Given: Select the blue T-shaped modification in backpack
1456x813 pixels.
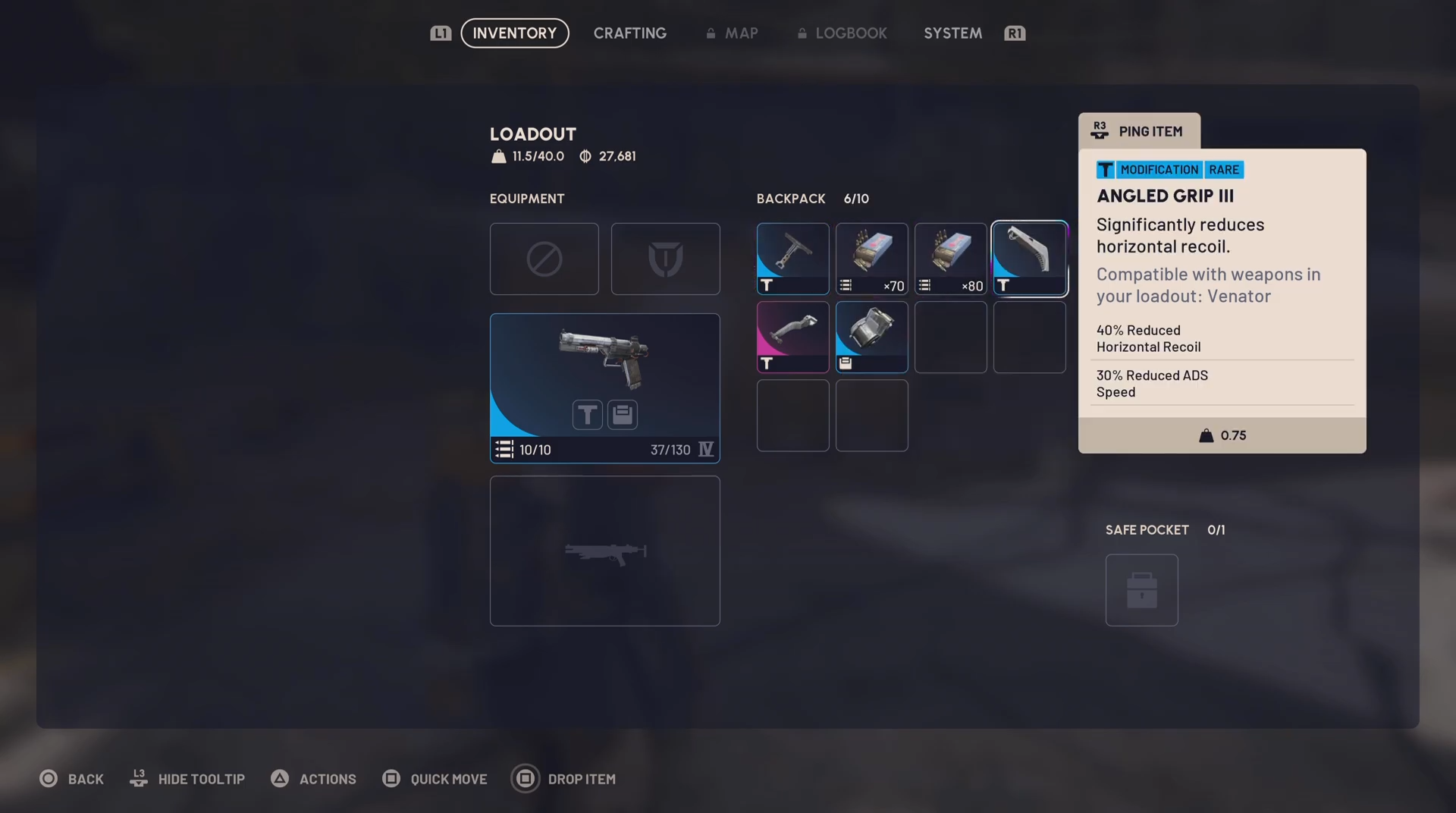Looking at the screenshot, I should 792,259.
